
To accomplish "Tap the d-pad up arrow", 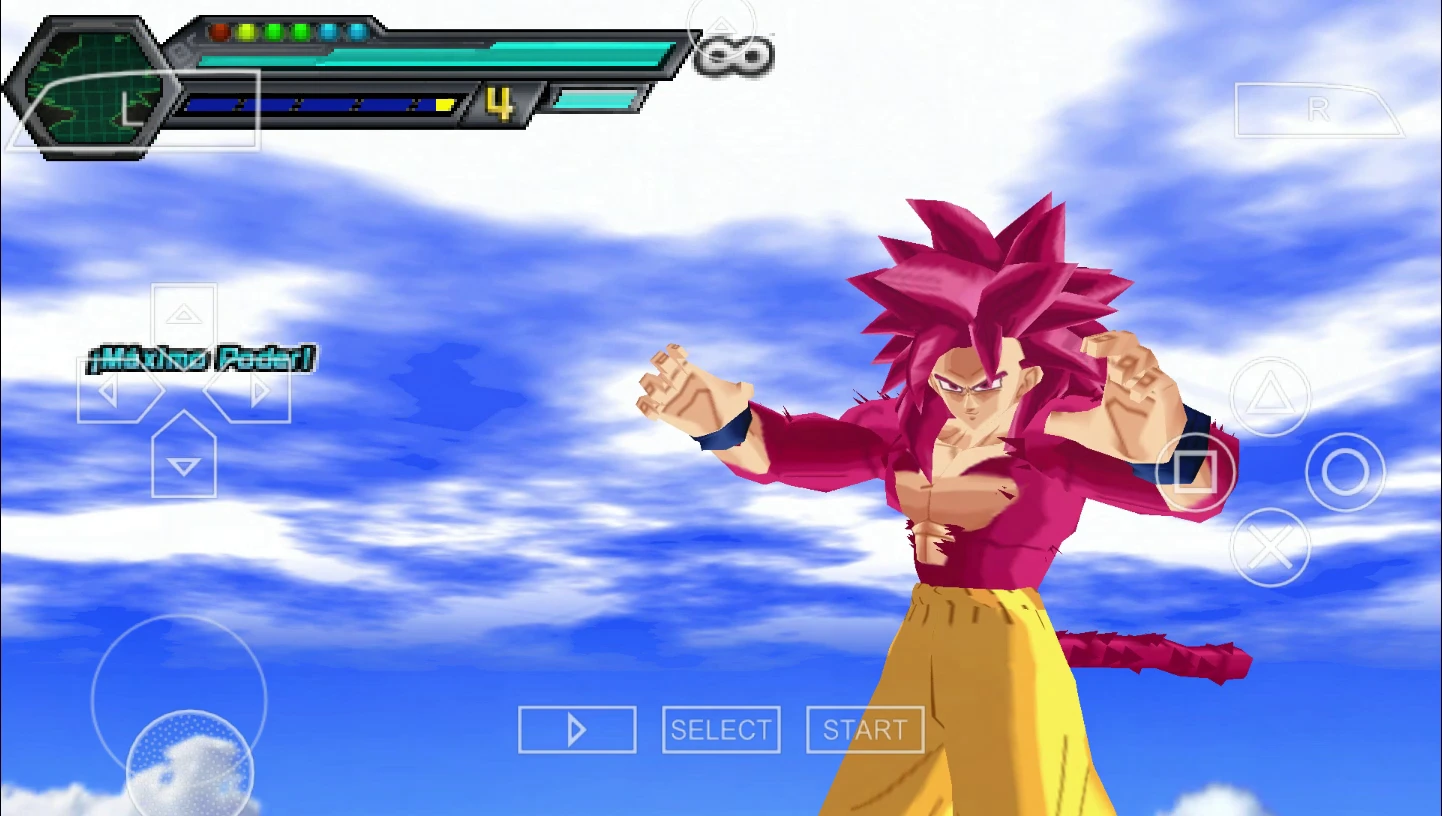I will click(x=184, y=316).
